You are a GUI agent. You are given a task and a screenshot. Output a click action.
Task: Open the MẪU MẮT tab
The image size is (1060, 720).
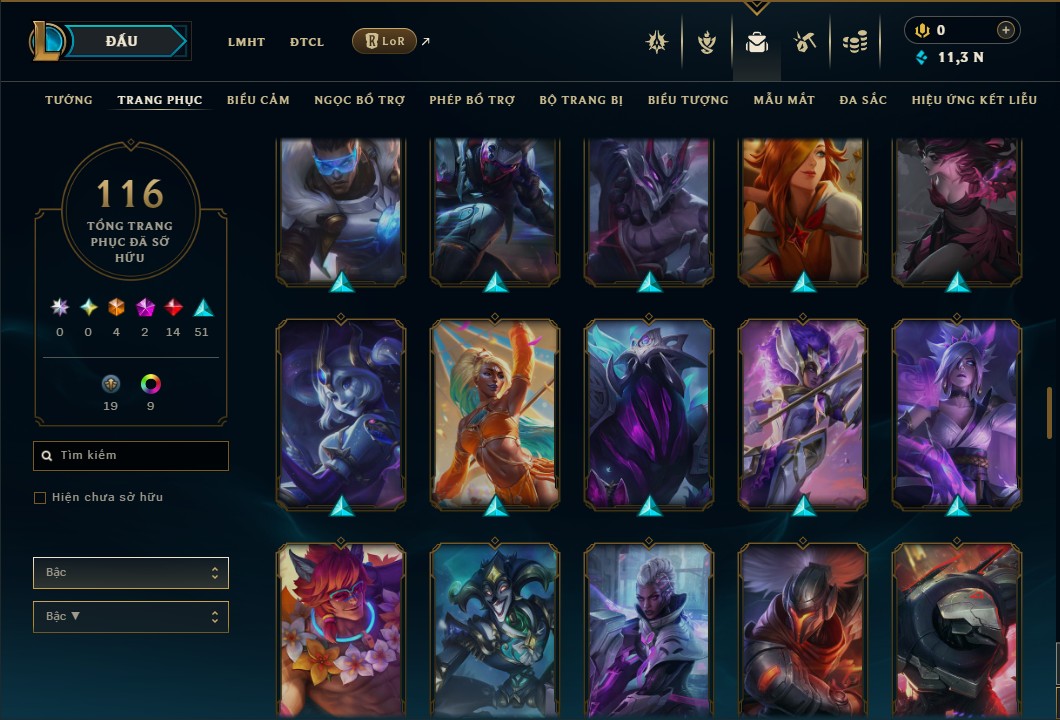tap(784, 100)
